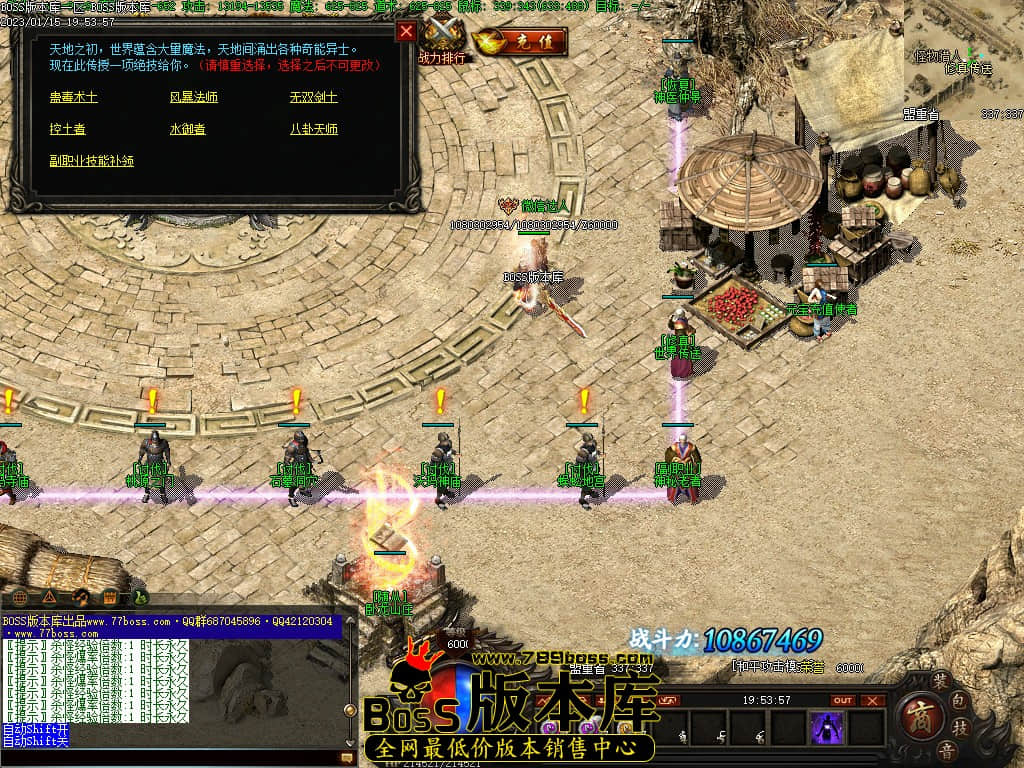Screen dimensions: 1024x768
Task: Click the chat send bubble icon
Action: point(347,758)
